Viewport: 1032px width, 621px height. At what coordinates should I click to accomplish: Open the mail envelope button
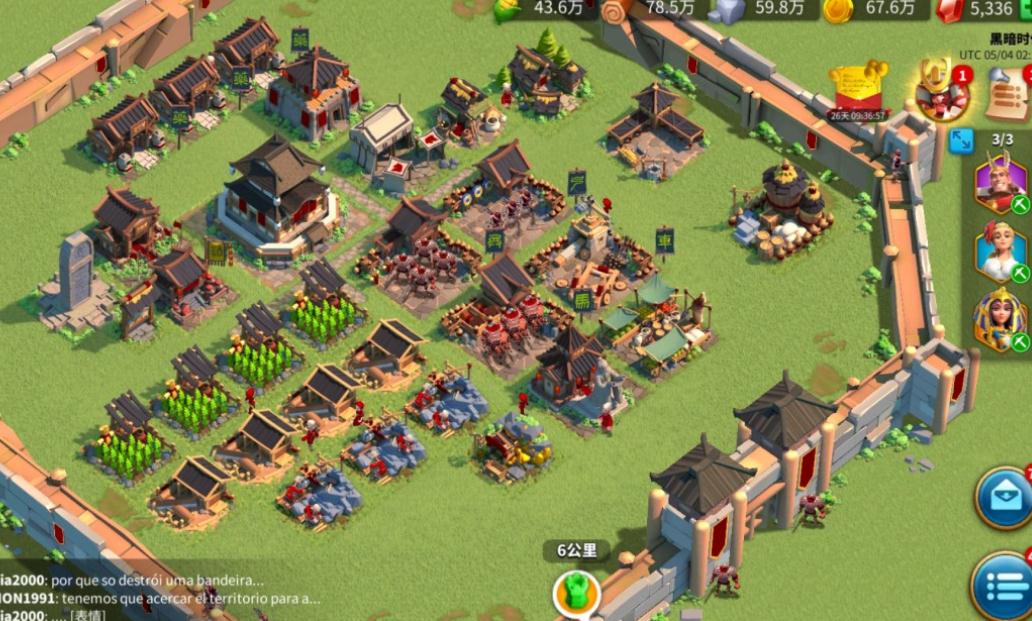[x=1003, y=498]
